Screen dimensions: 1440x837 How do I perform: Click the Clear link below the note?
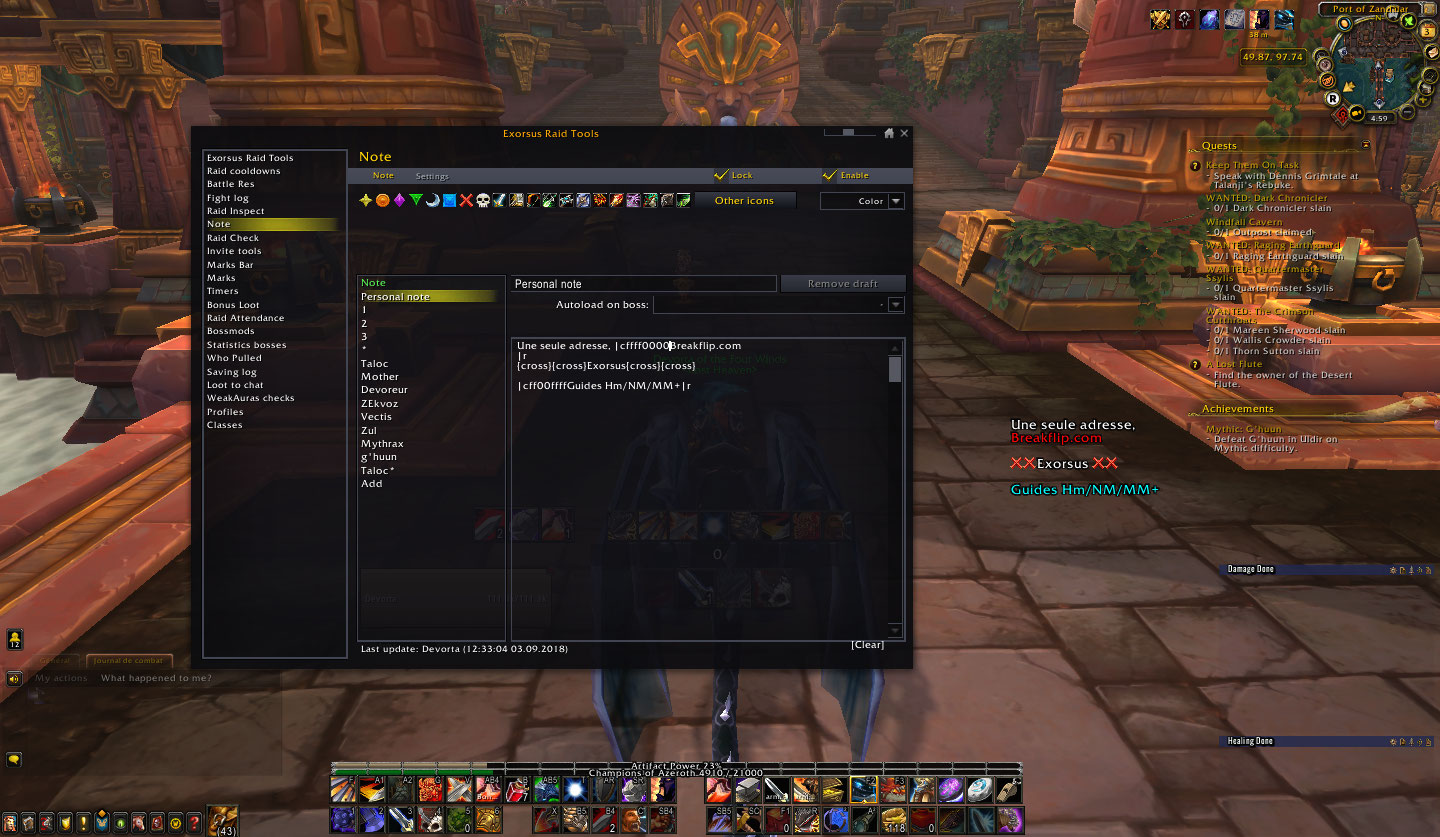pyautogui.click(x=868, y=644)
